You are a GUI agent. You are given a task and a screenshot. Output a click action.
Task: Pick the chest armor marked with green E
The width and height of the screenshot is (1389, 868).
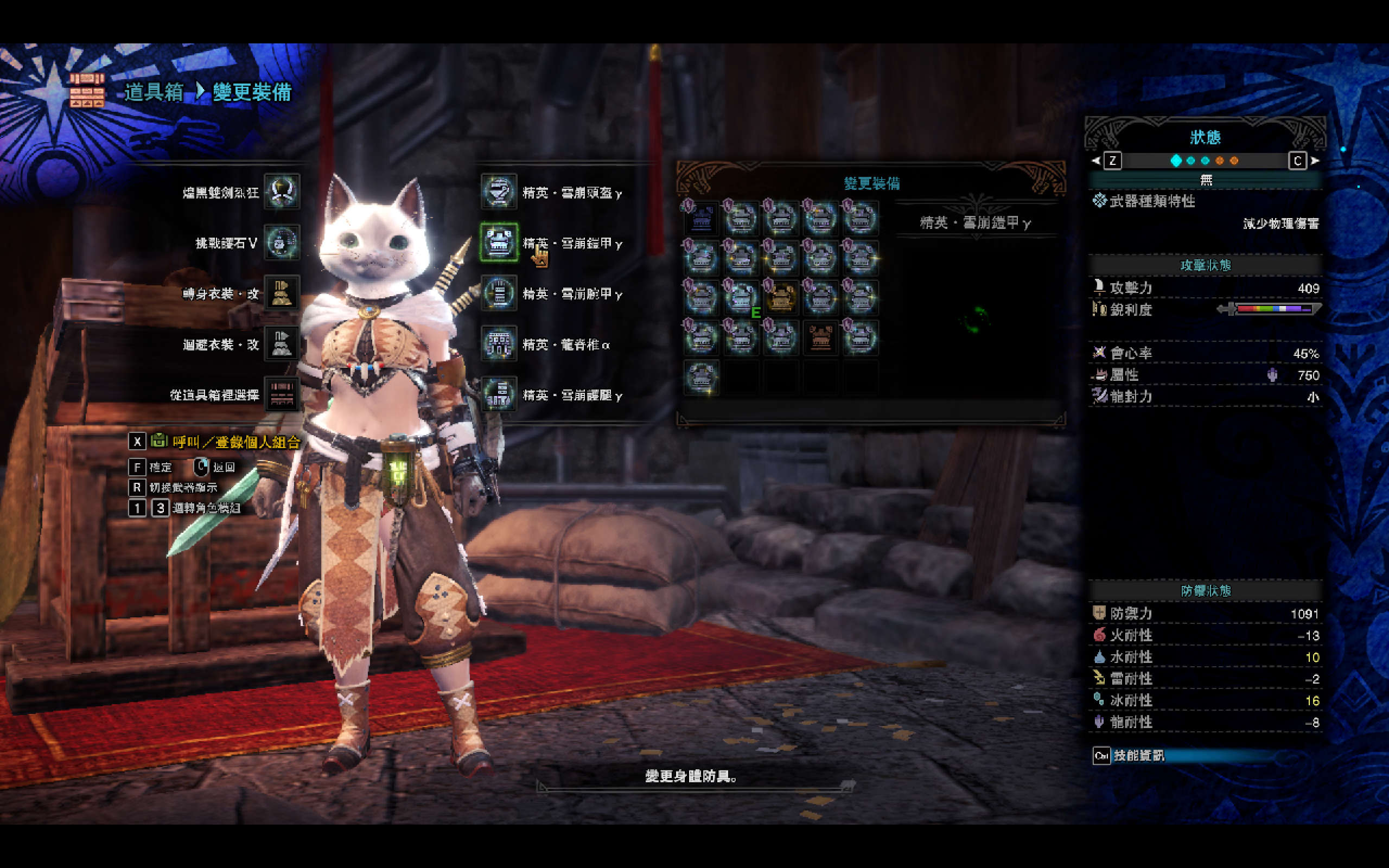(741, 298)
